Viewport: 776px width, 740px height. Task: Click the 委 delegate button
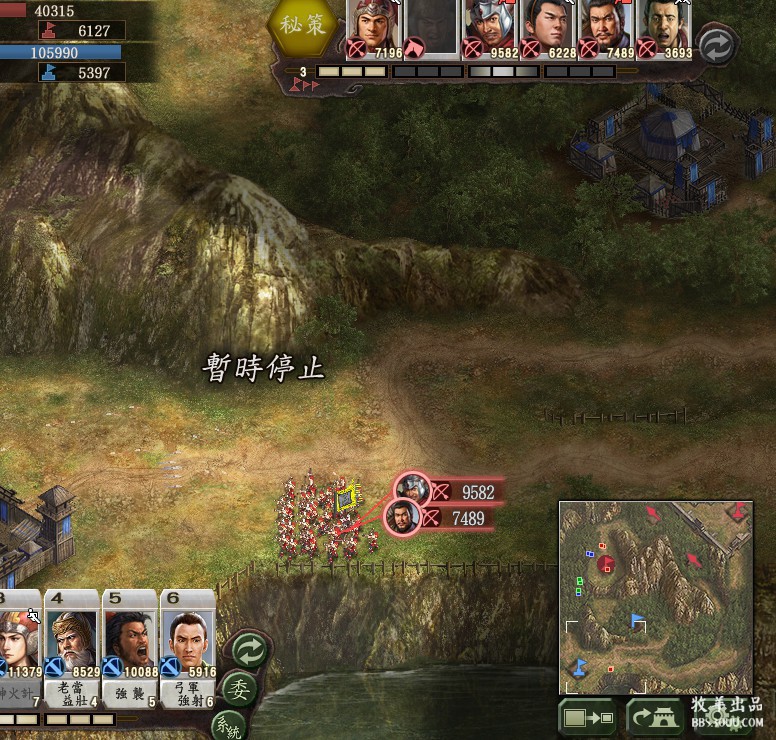(238, 689)
